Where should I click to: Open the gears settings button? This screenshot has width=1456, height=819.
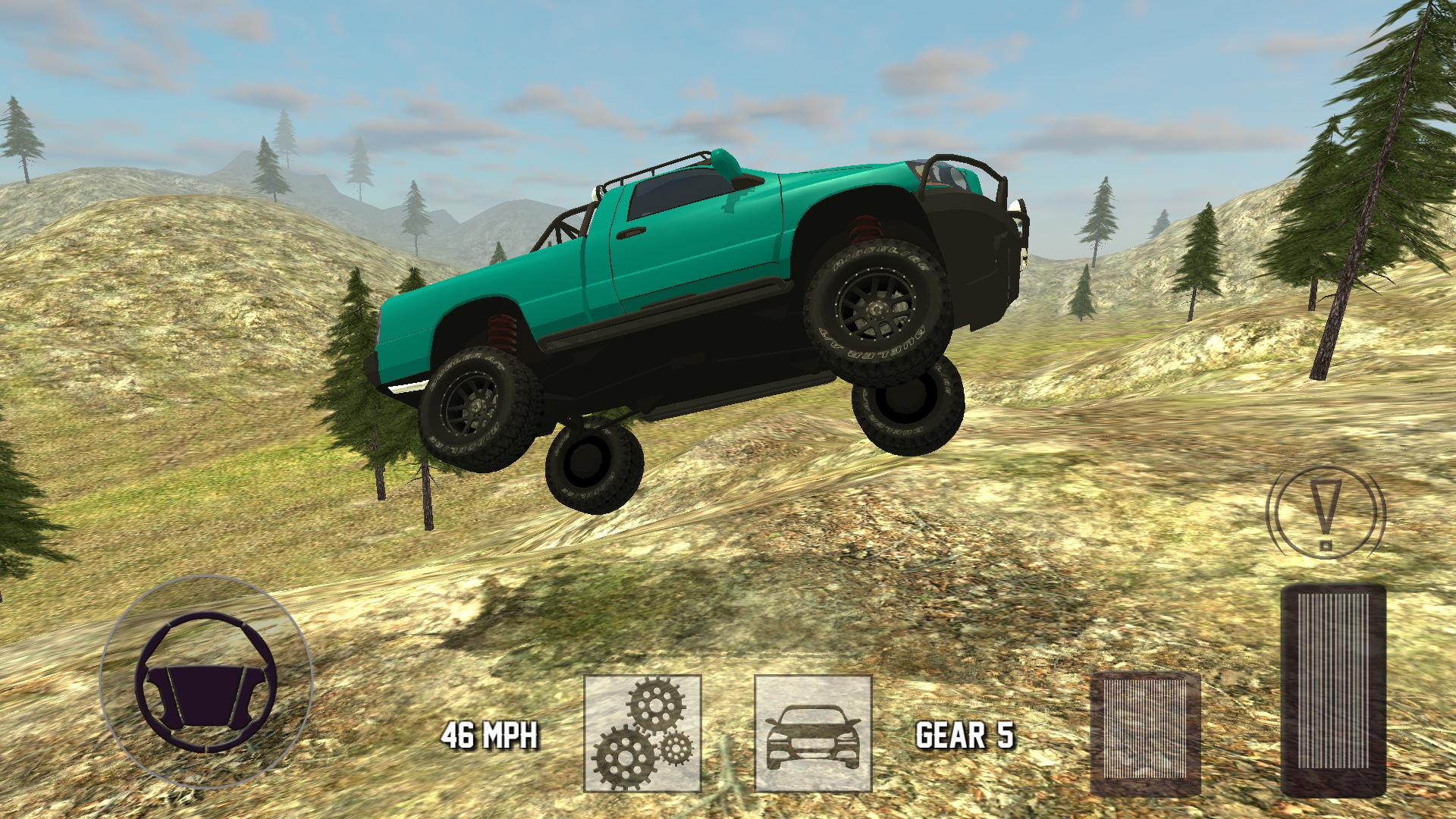pyautogui.click(x=642, y=733)
